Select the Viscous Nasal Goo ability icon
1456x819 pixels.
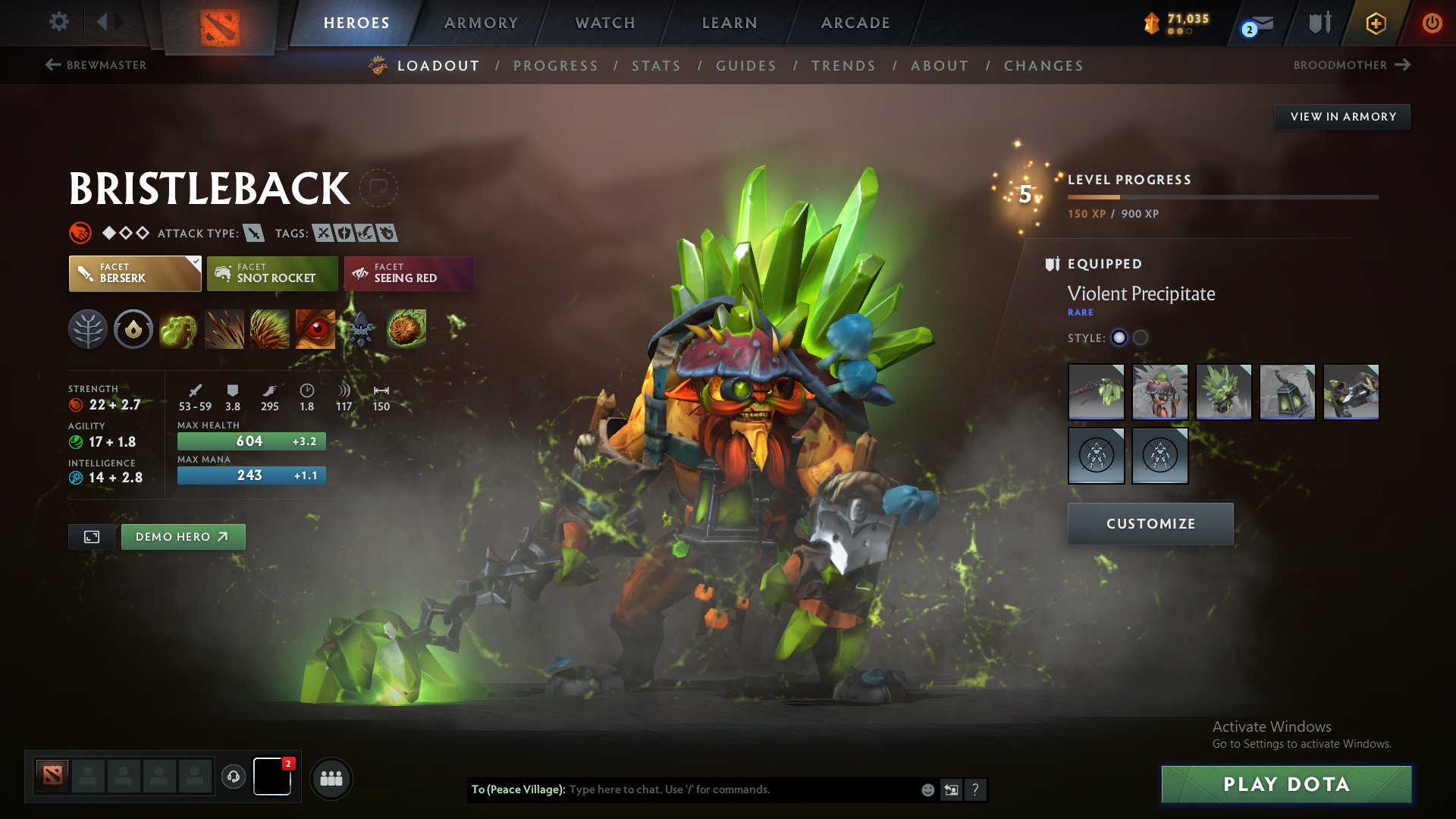pyautogui.click(x=179, y=328)
